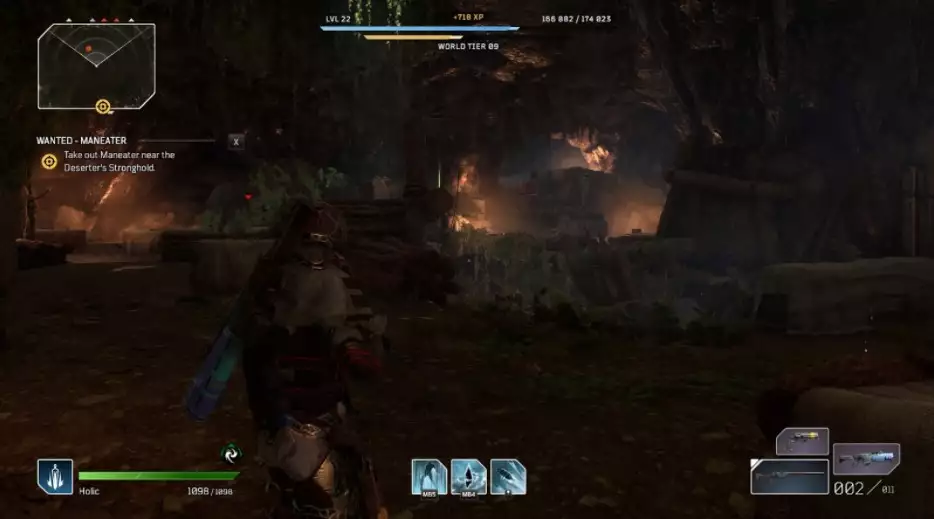This screenshot has width=934, height=519.
Task: Use the dark diamond crystal skill
Action: point(467,477)
